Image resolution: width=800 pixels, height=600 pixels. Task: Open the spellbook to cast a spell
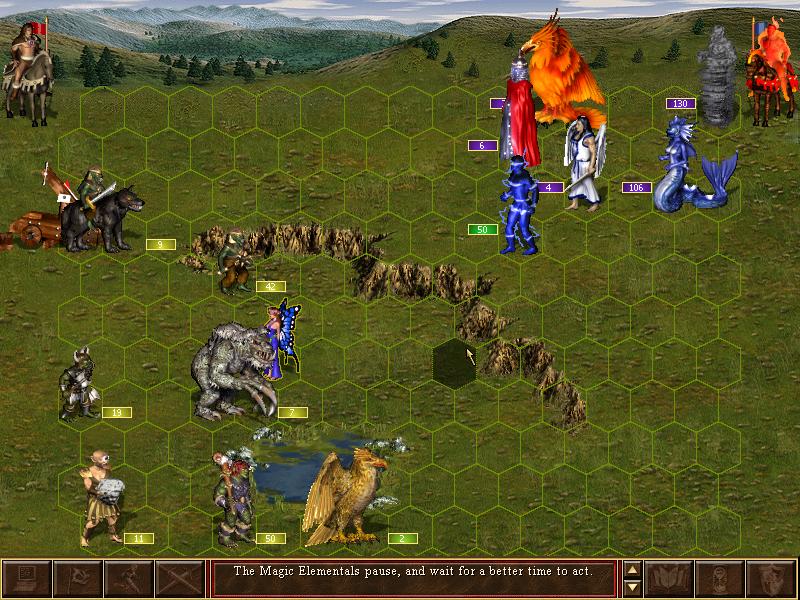pos(669,579)
